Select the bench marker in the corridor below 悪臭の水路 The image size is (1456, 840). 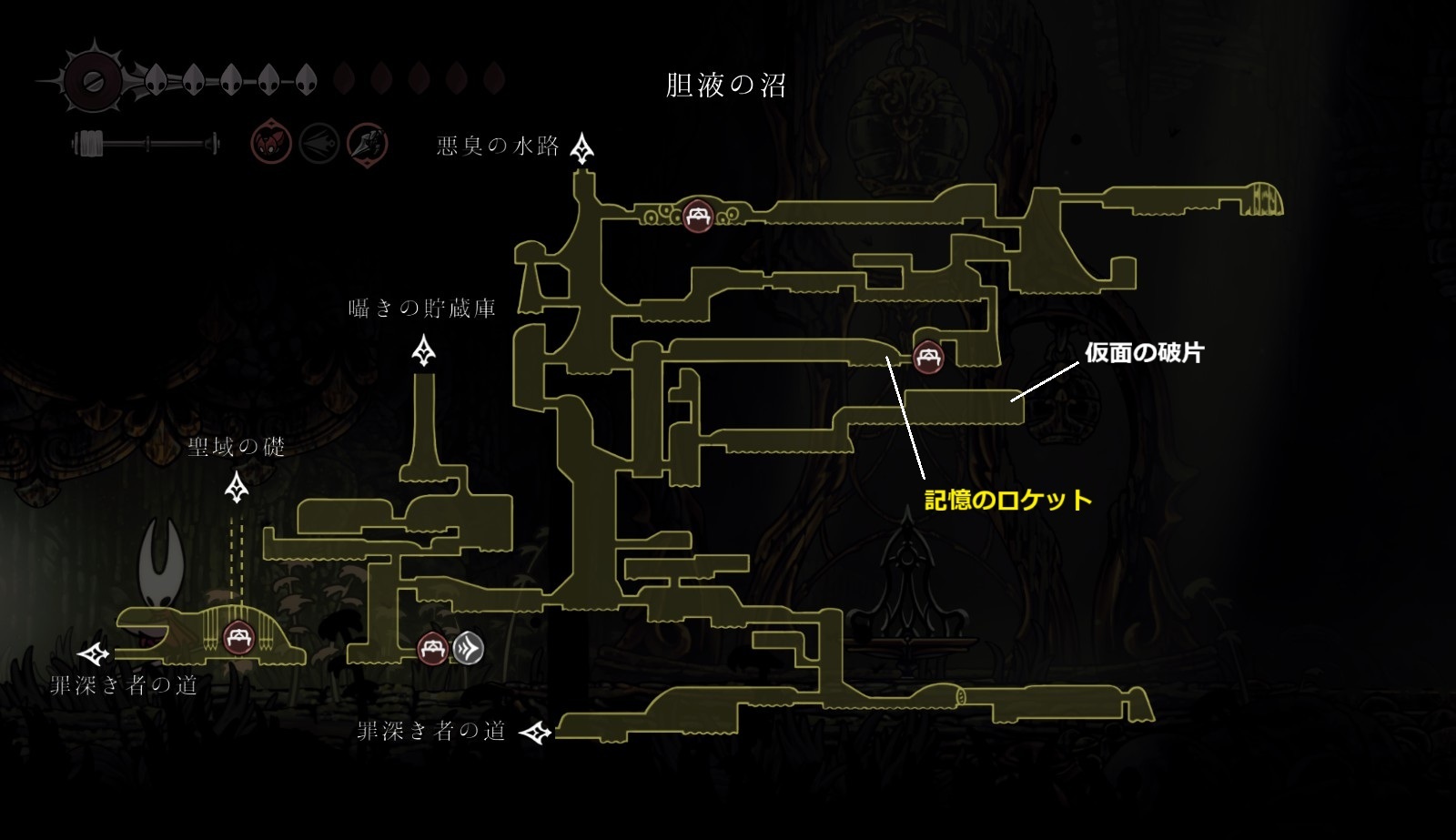[698, 216]
